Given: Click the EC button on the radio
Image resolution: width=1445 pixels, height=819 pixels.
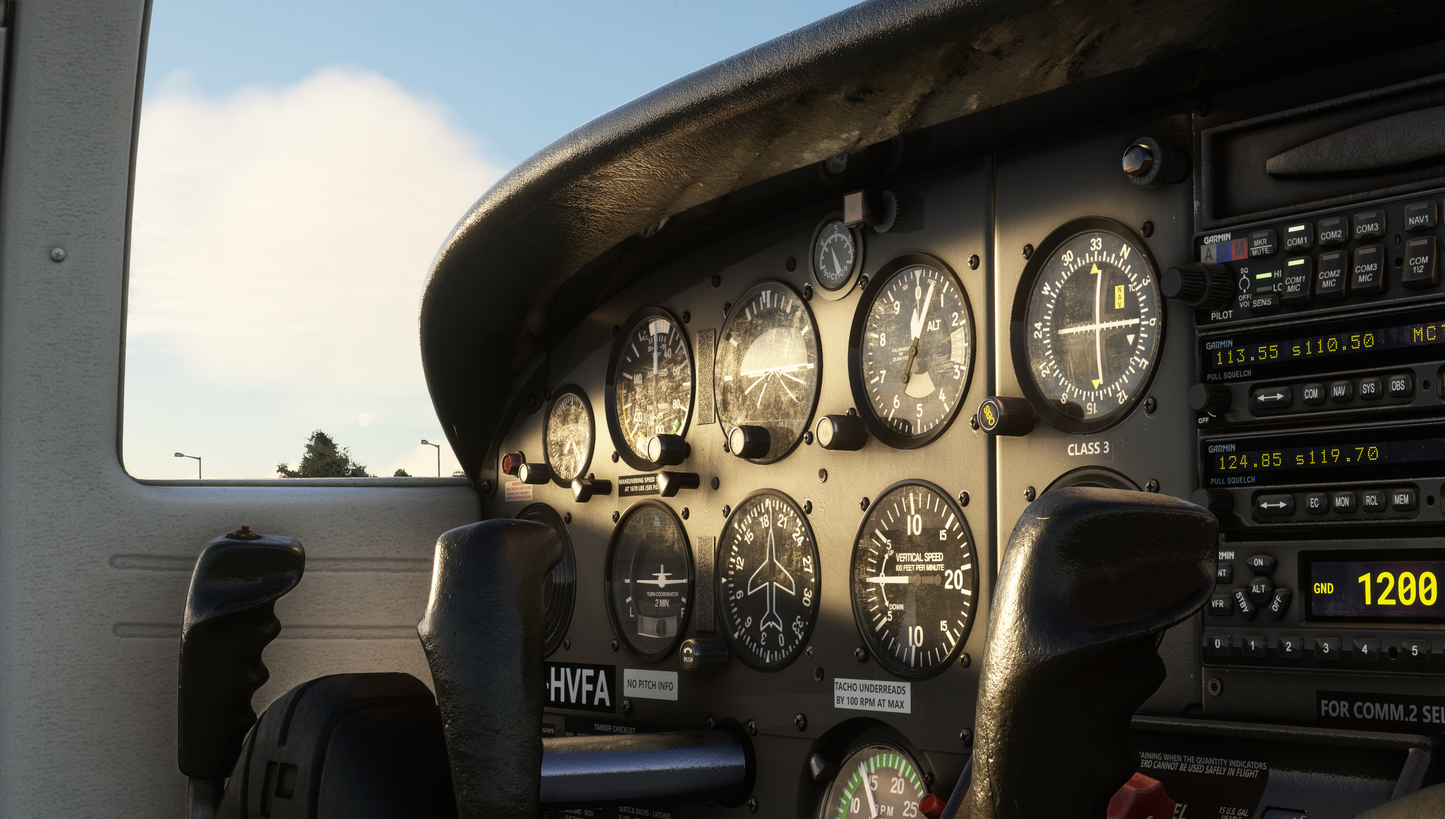Looking at the screenshot, I should point(1316,503).
